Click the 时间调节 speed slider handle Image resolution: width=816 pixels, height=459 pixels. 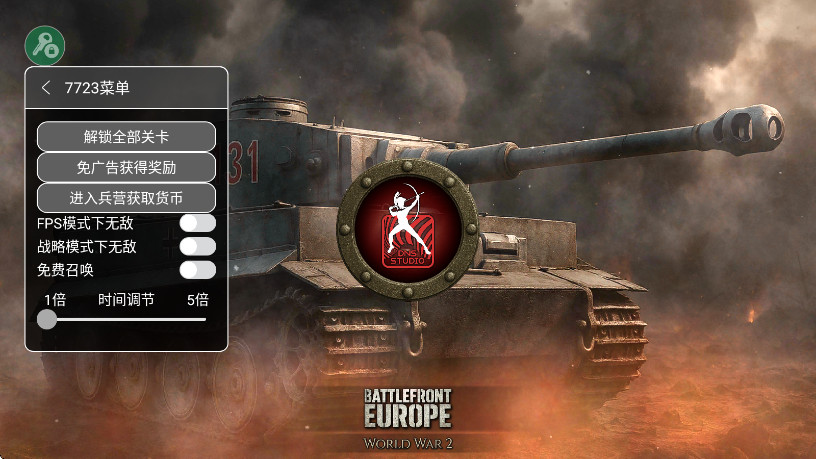47,319
